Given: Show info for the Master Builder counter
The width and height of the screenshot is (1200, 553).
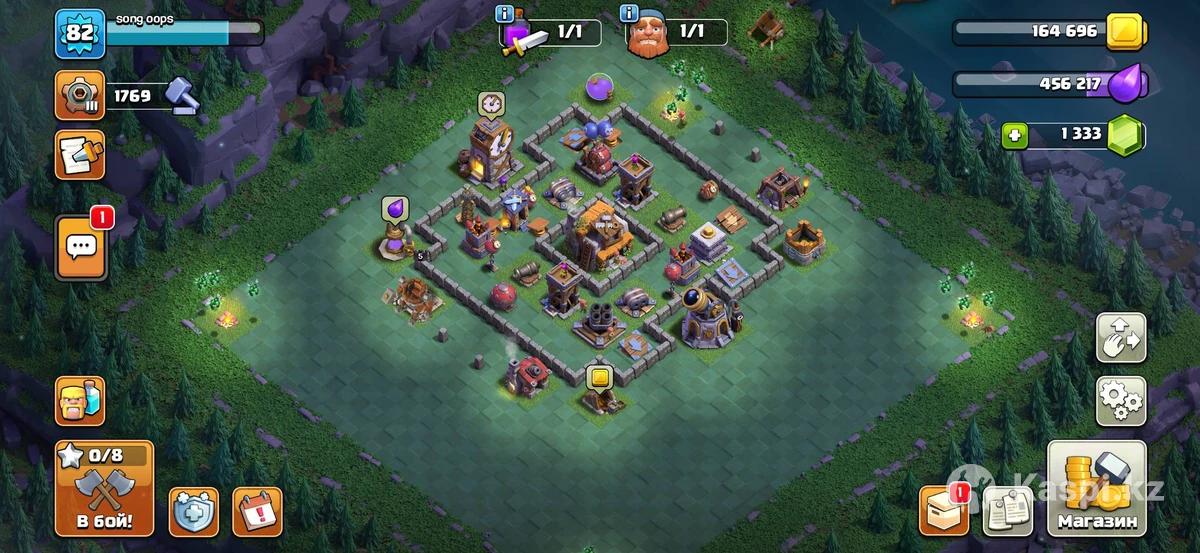Looking at the screenshot, I should (x=629, y=13).
